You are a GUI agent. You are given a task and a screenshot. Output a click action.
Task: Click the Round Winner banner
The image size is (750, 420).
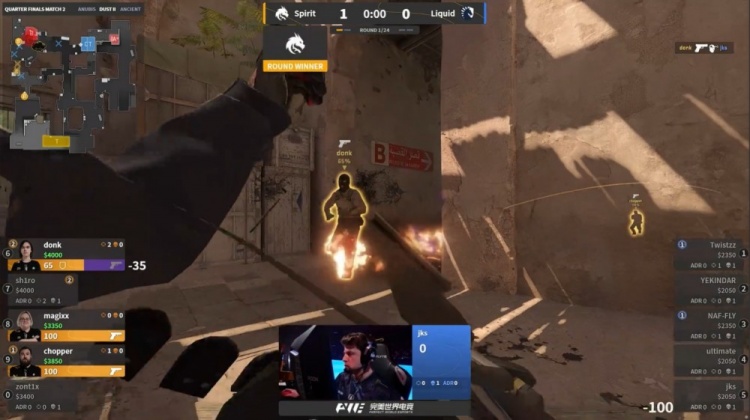click(295, 48)
